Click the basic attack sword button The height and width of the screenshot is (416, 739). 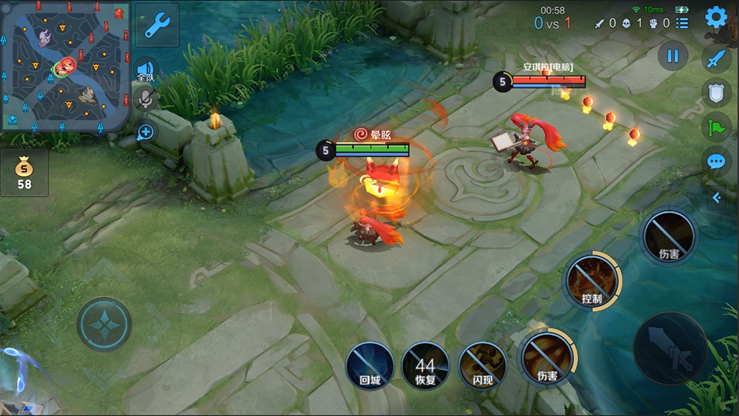point(669,348)
